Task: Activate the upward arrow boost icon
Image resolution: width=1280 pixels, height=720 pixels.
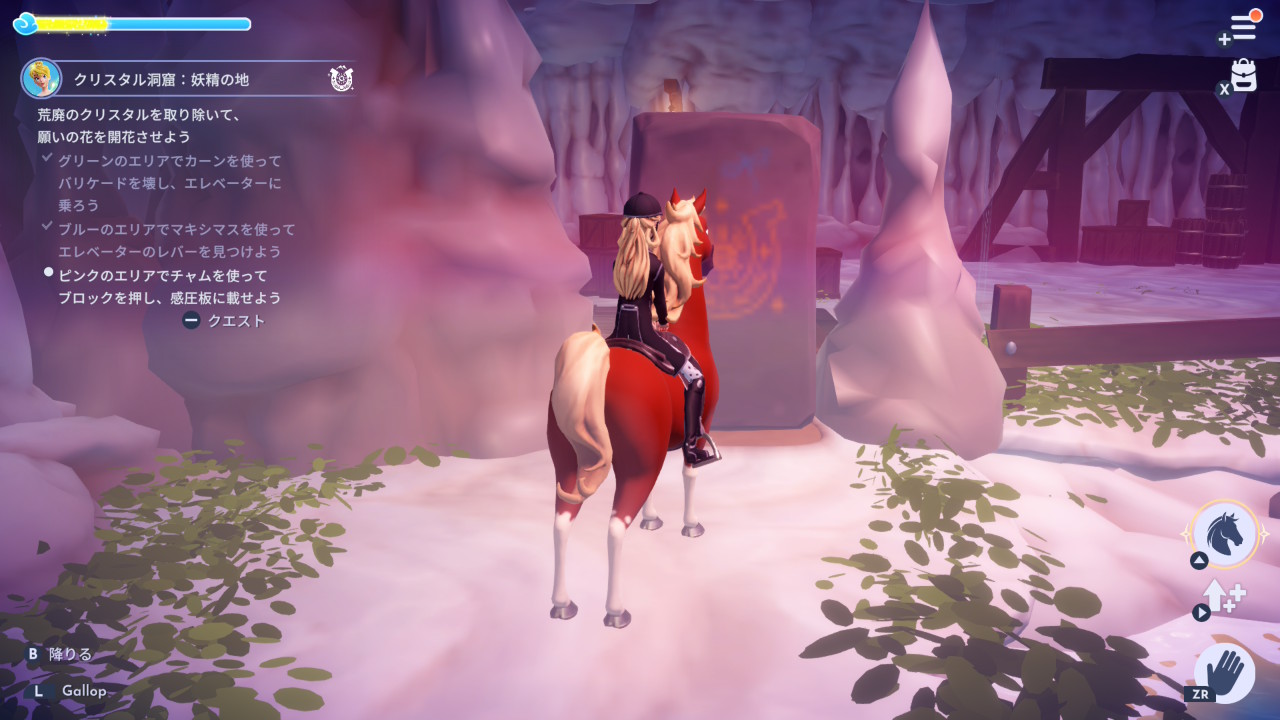Action: [x=1222, y=596]
